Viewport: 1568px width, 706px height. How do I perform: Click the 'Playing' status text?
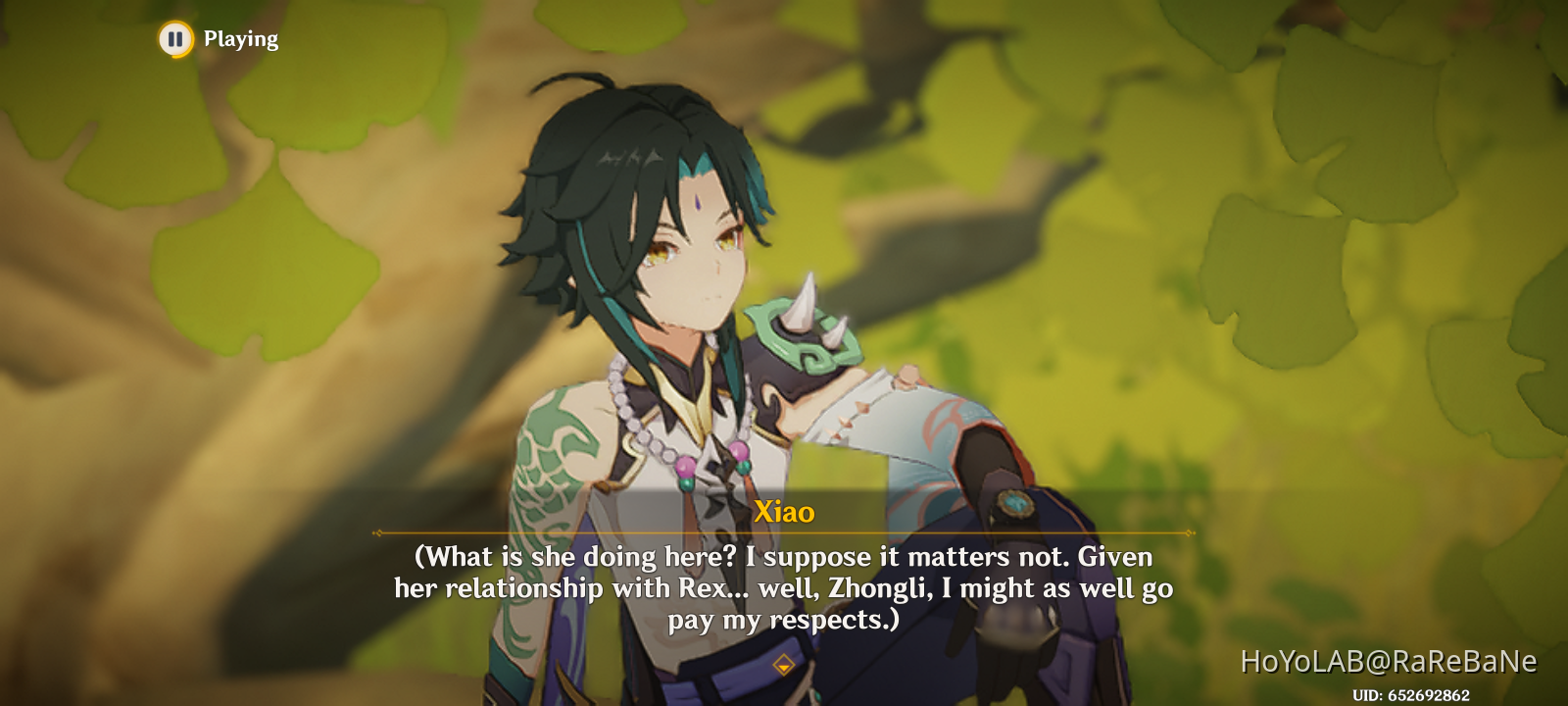pyautogui.click(x=240, y=39)
